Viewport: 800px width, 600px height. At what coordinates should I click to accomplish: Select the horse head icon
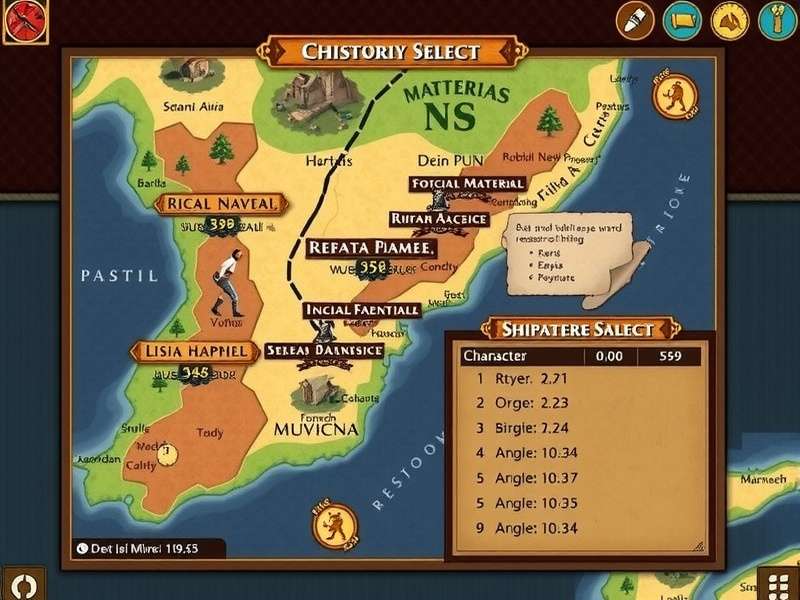729,19
